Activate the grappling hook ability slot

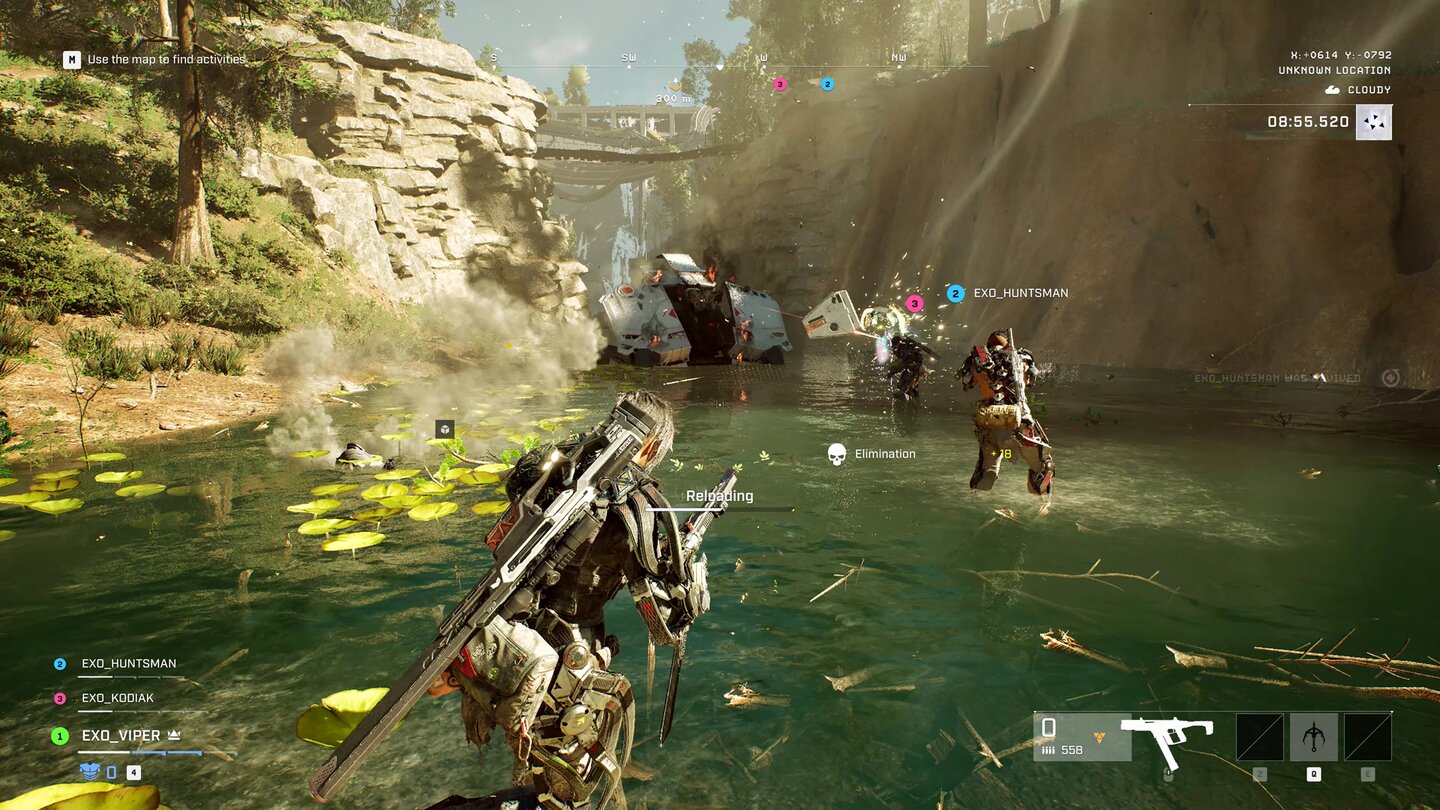(x=1313, y=737)
